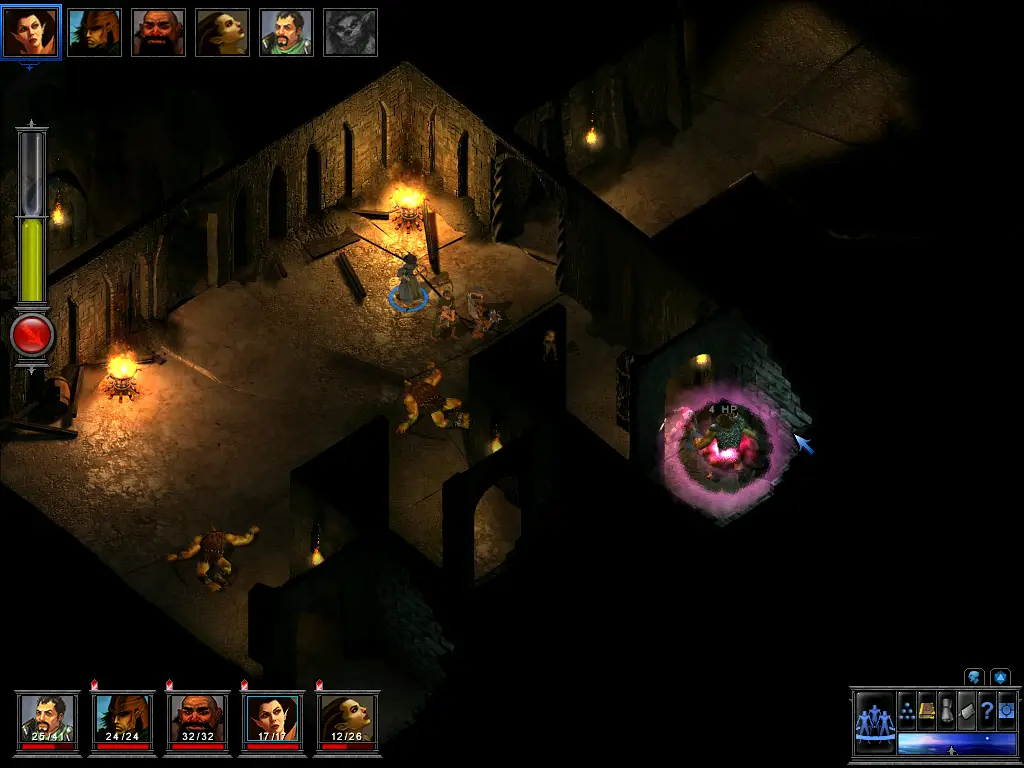Click the bearded dwarf in the initiative bar
This screenshot has width=1024, height=768.
coord(158,32)
